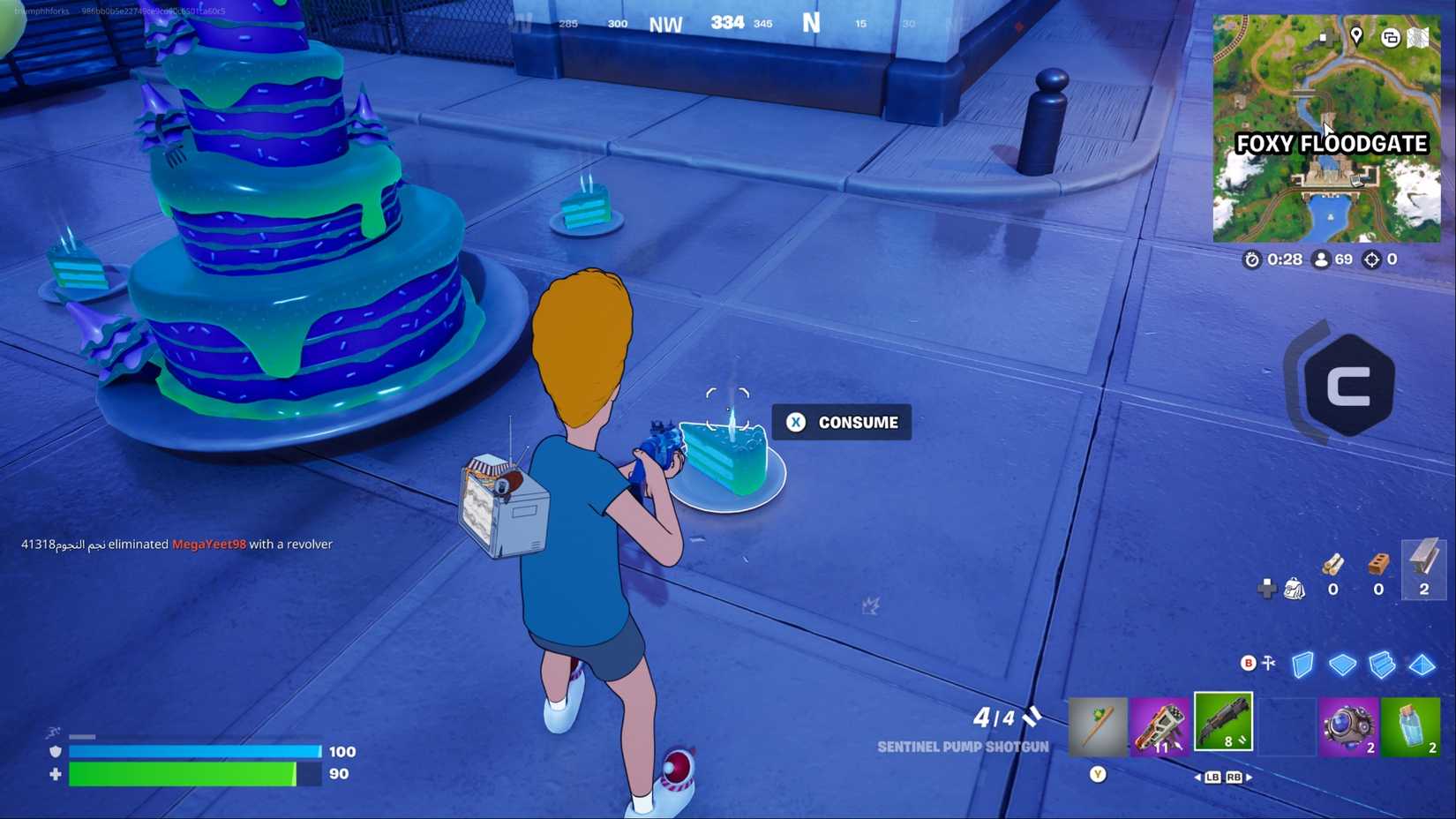The width and height of the screenshot is (1456, 819).
Task: Select the wall build piece icon
Action: tap(1302, 665)
